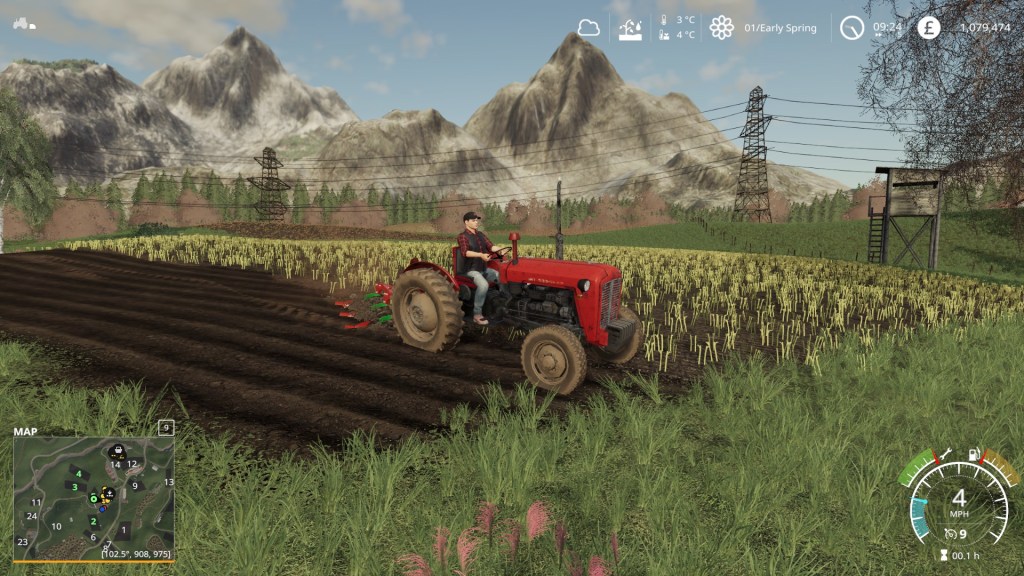Image resolution: width=1024 pixels, height=576 pixels.
Task: Click field 3 marker on the minimap
Action: (74, 487)
